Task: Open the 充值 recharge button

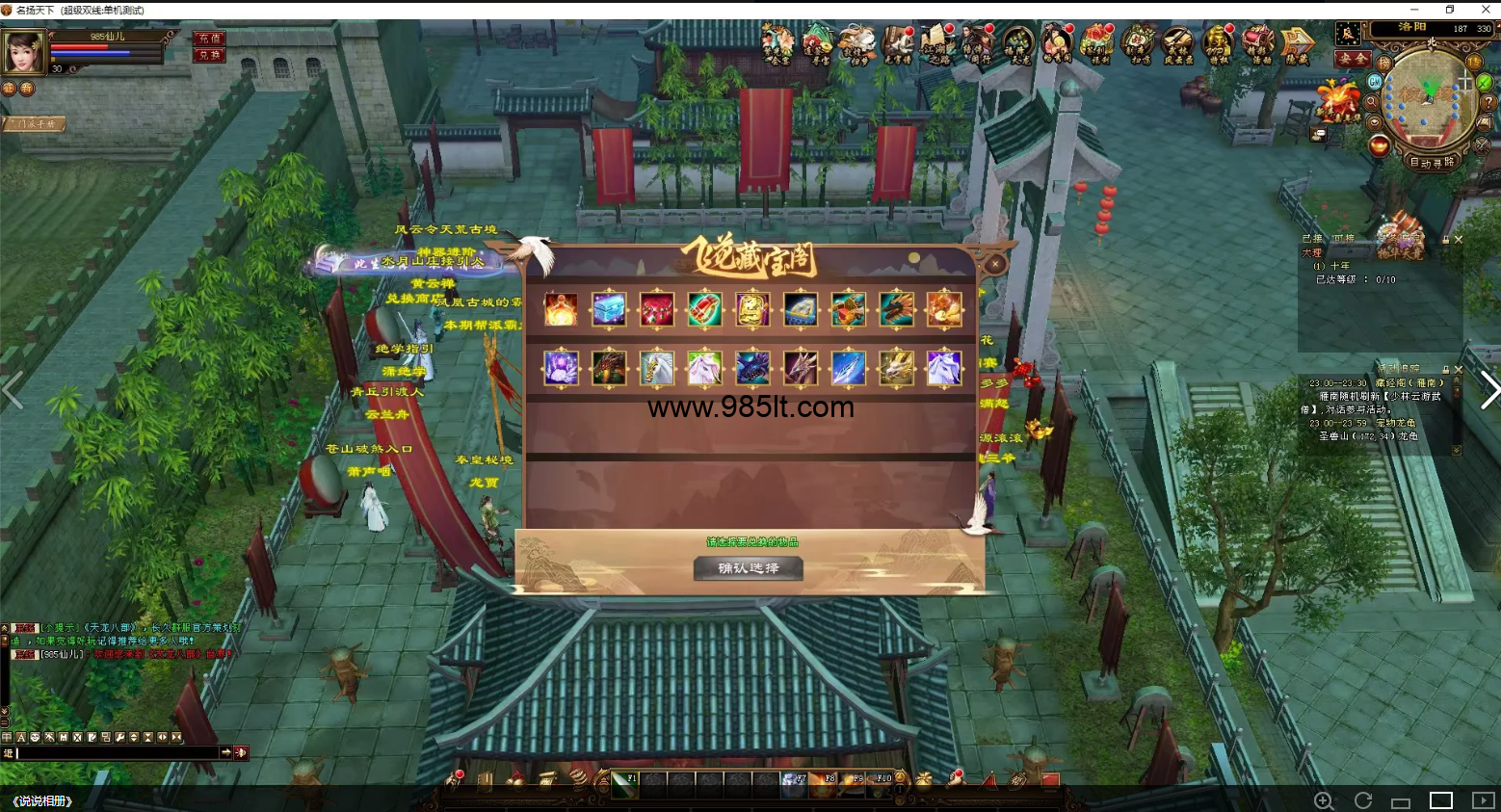Action: coord(209,39)
